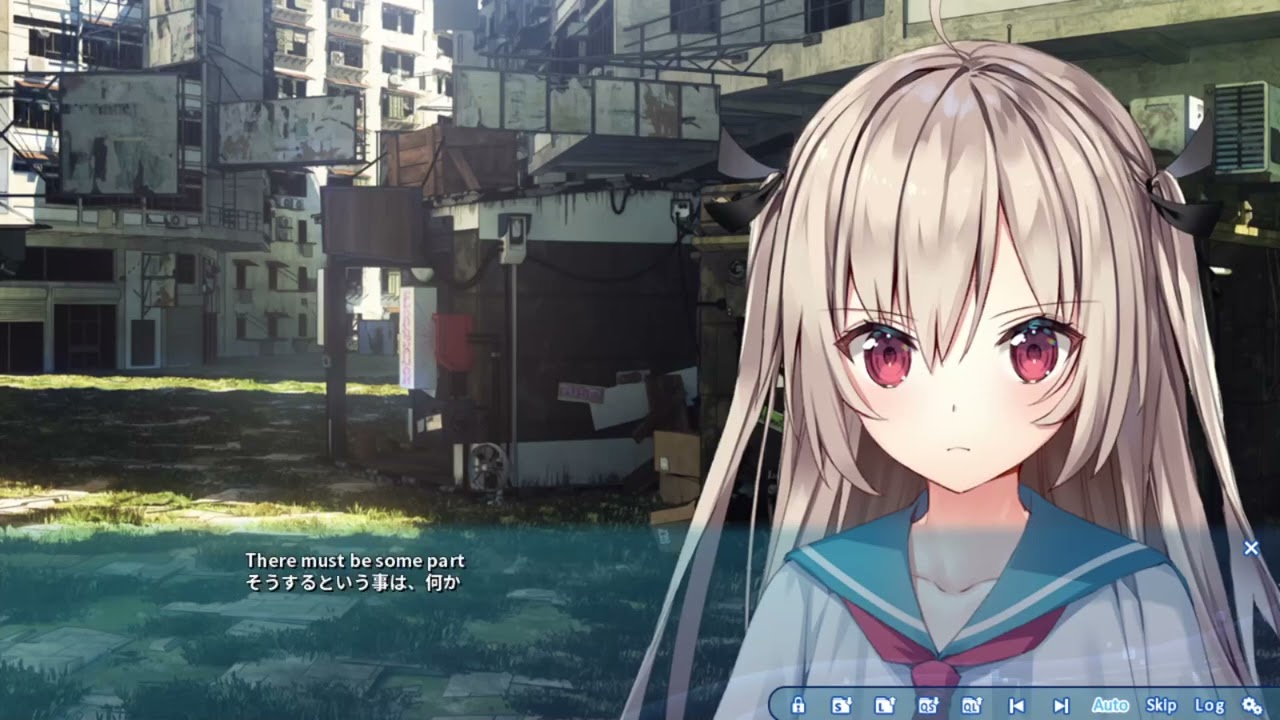This screenshot has width=1280, height=720.
Task: Toggle Skip mode on
Action: pos(1163,703)
